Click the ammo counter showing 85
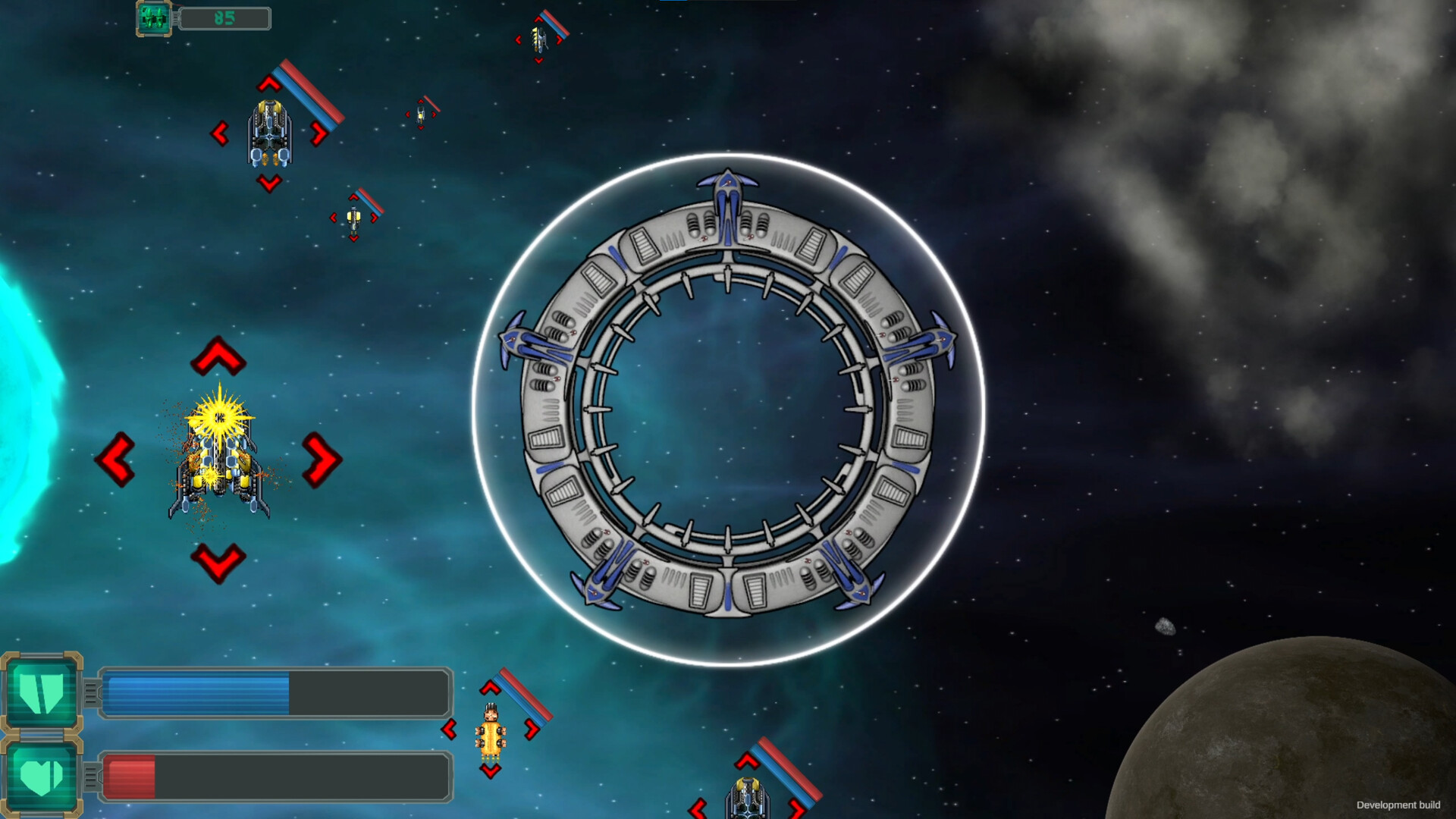This screenshot has width=1456, height=819. [x=224, y=17]
